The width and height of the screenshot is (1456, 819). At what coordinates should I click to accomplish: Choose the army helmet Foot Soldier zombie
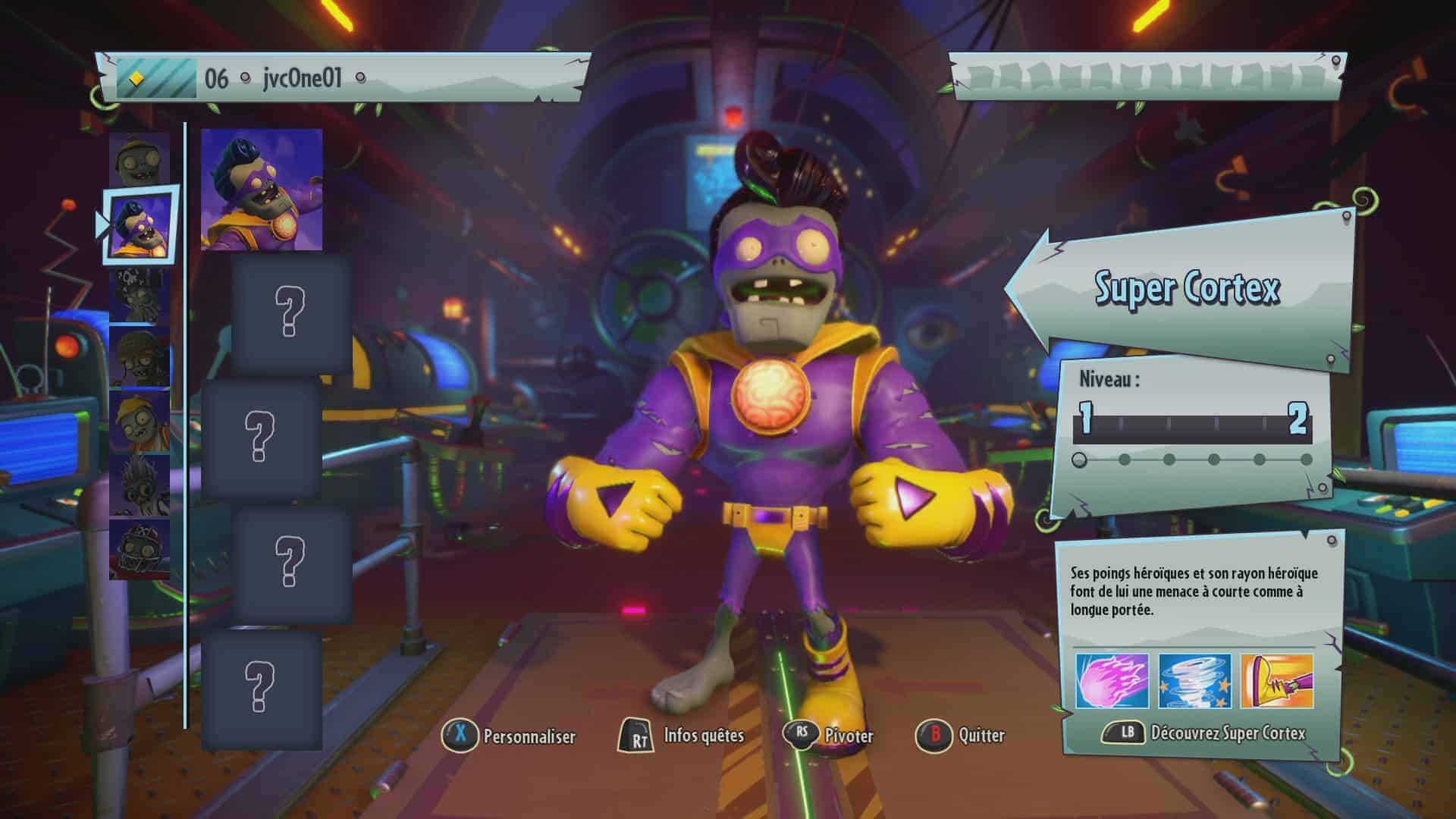(139, 357)
